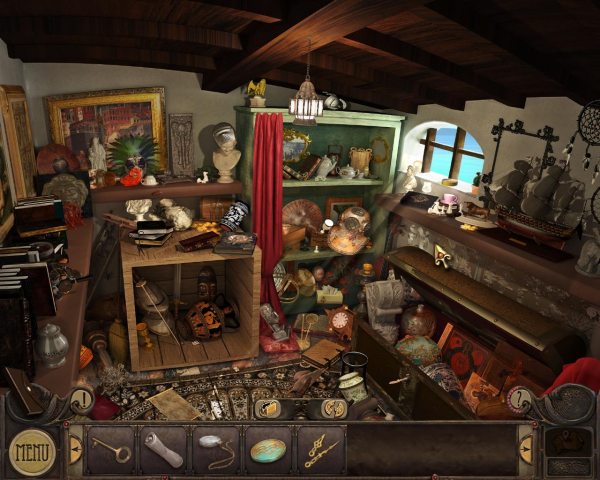This screenshot has height=480, width=600.
Task: Choose the pocket watch on chain item
Action: tap(215, 448)
